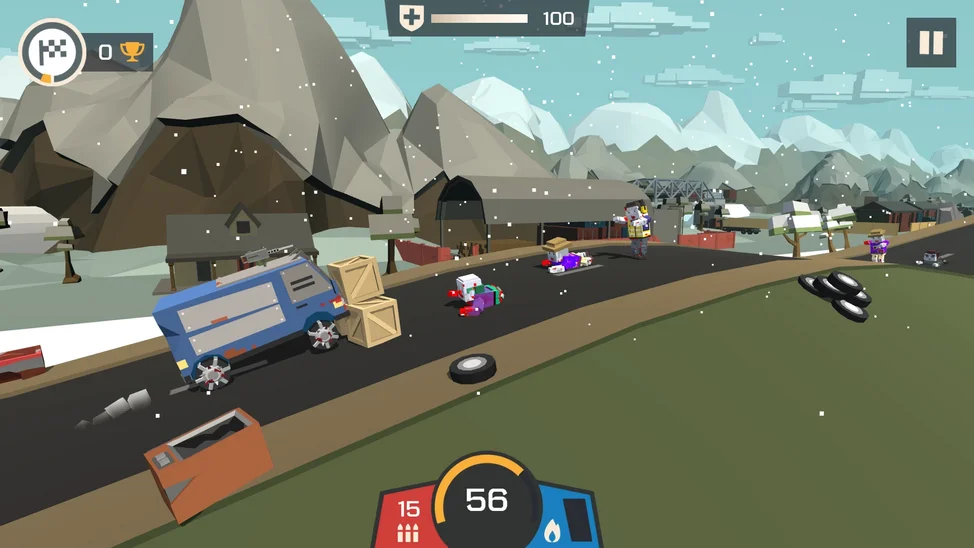Fire using the red bullets panel
Image resolution: width=974 pixels, height=548 pixels.
tap(409, 519)
